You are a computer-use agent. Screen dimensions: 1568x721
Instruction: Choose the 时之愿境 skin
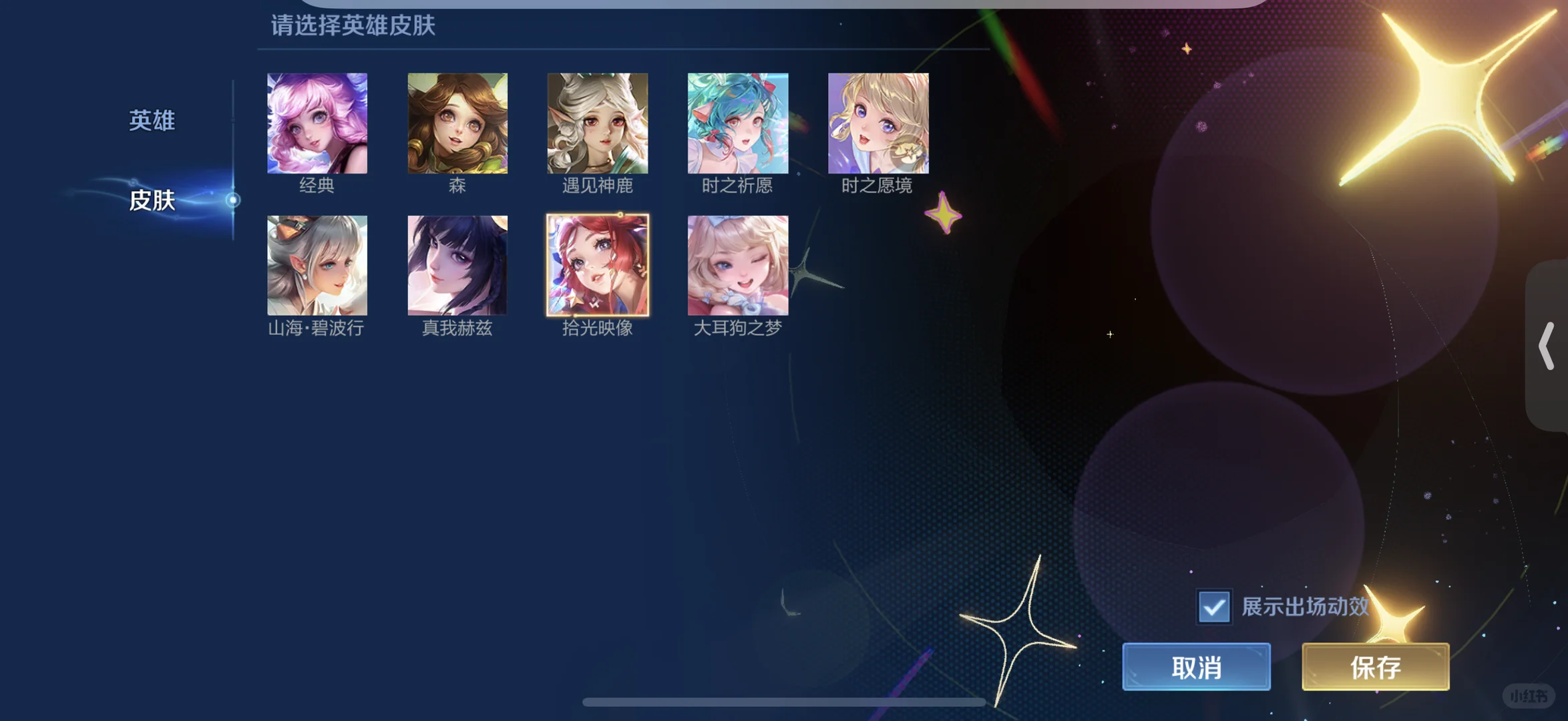[878, 124]
